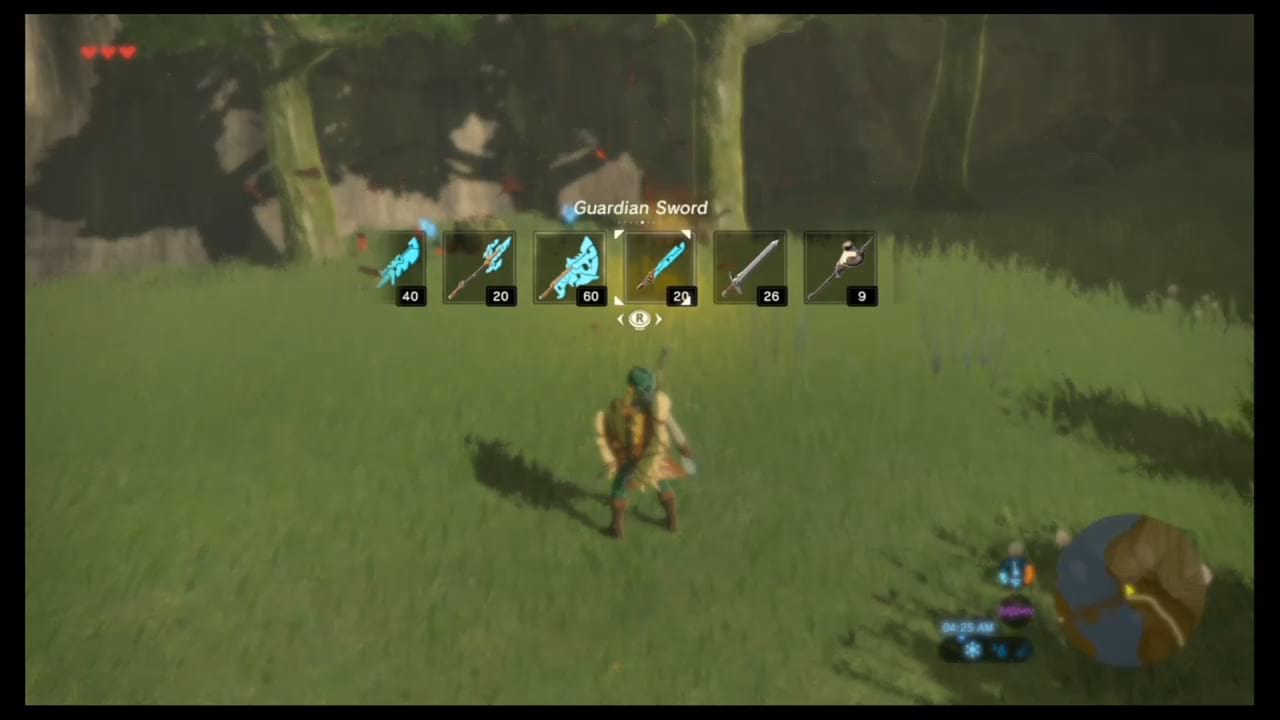
Task: Click the blue droplet temperature bar
Action: [x=1003, y=650]
